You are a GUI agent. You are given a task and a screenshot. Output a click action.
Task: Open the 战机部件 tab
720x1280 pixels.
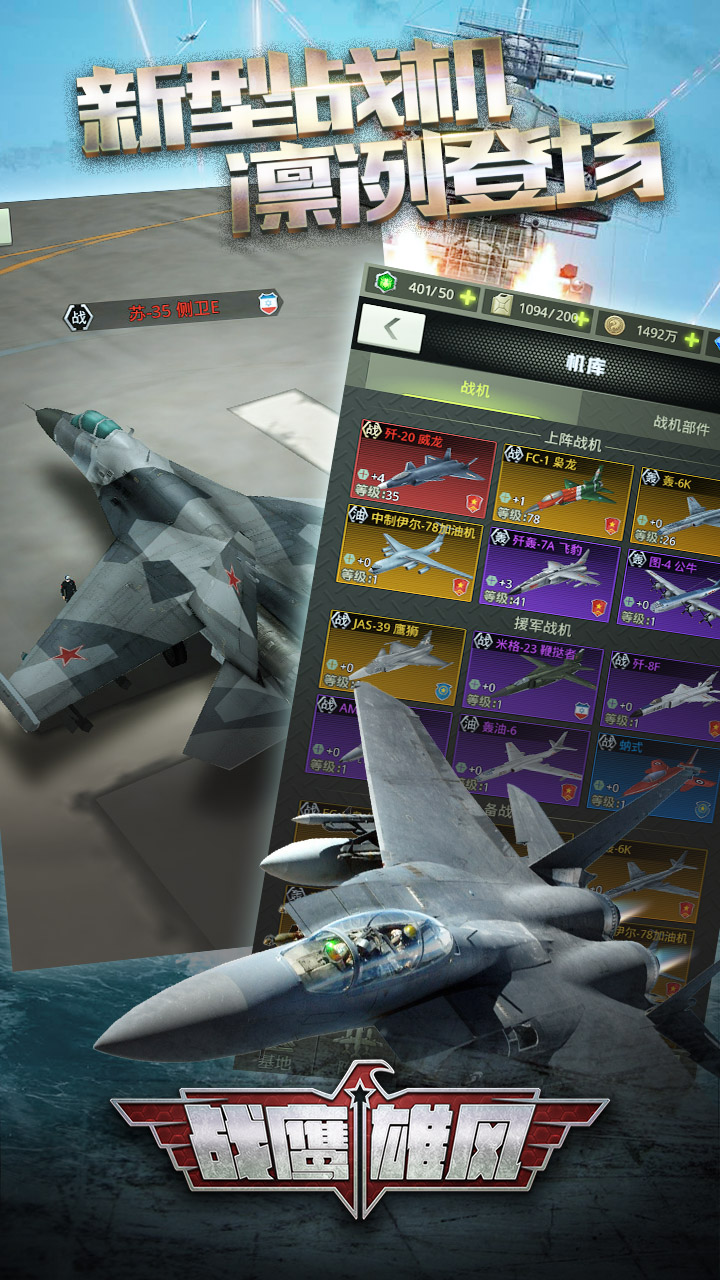point(681,427)
